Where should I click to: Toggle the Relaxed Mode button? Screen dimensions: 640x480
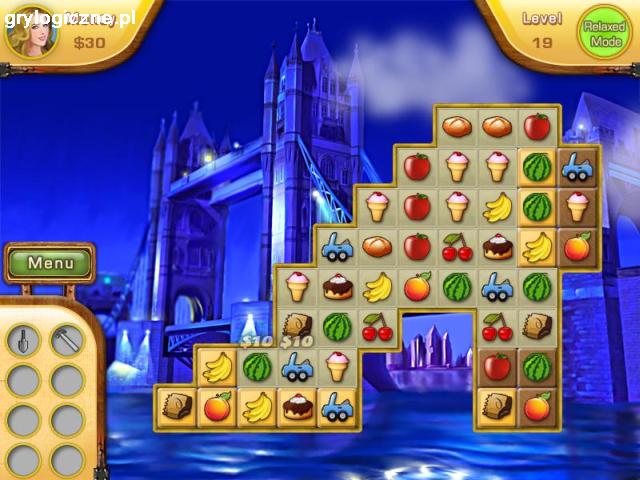coord(606,35)
